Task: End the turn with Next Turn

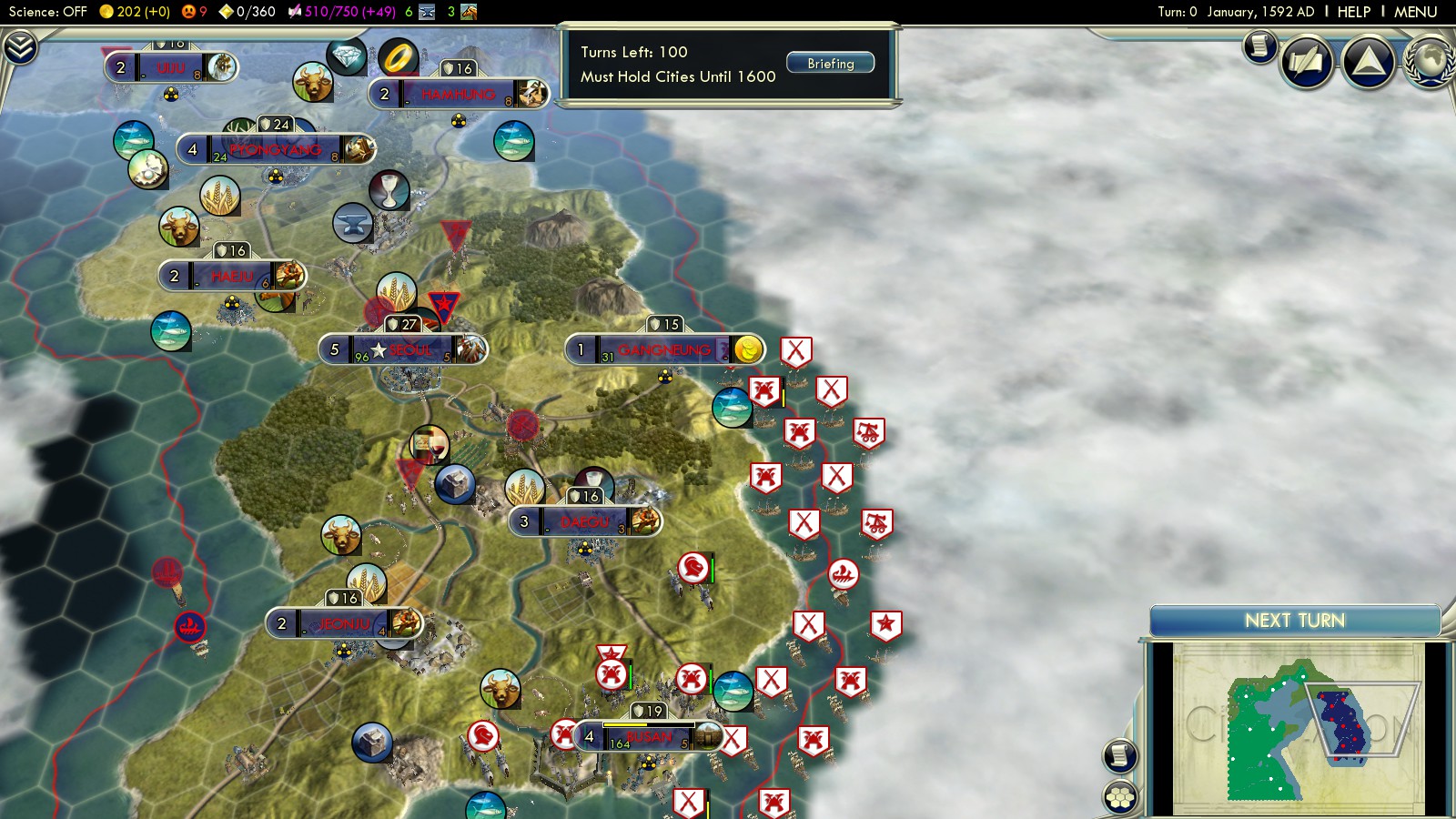Action: pyautogui.click(x=1294, y=621)
